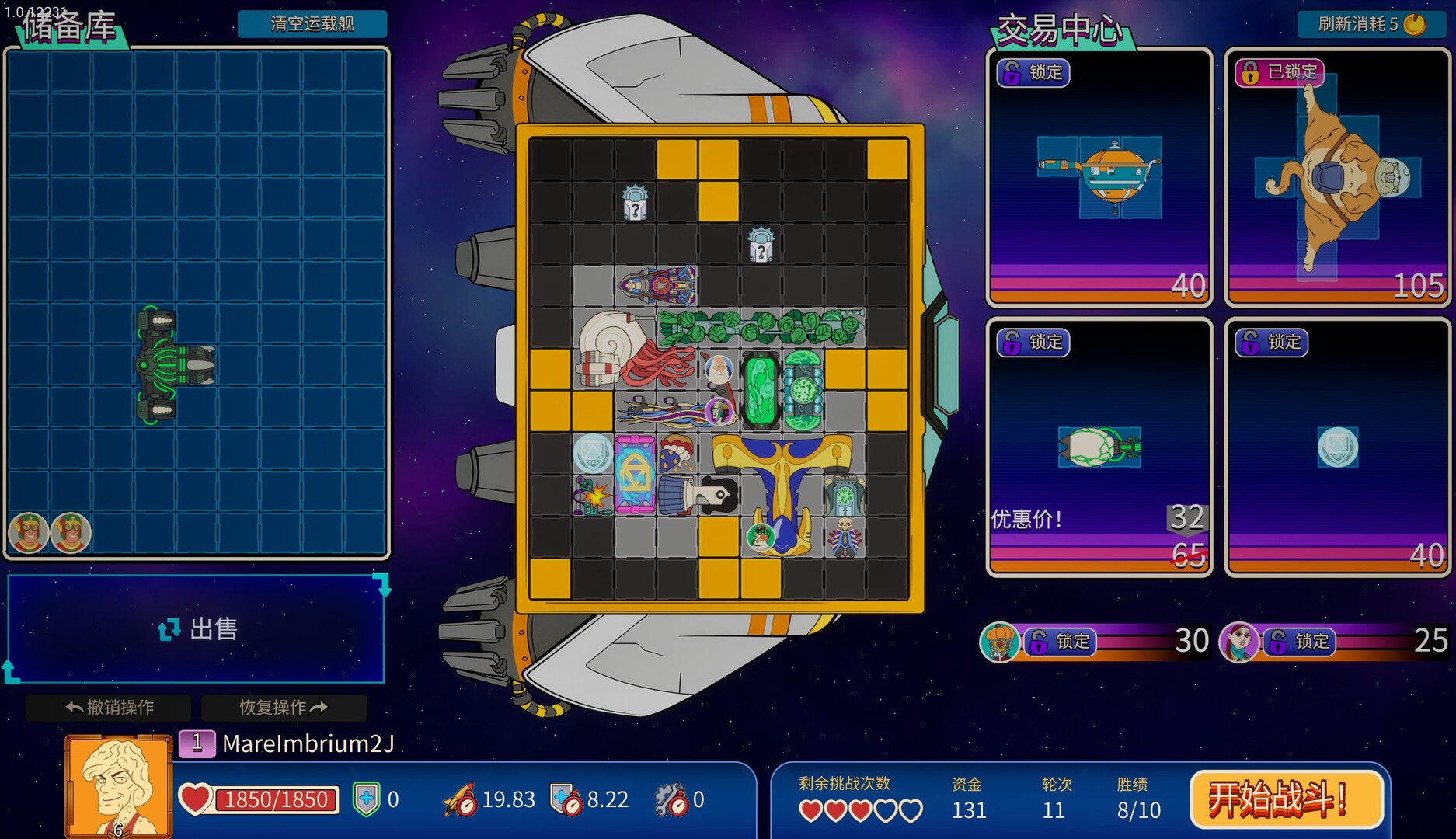Select the orange cat item priced 105
Viewport: 1456px width, 839px height.
[1337, 179]
